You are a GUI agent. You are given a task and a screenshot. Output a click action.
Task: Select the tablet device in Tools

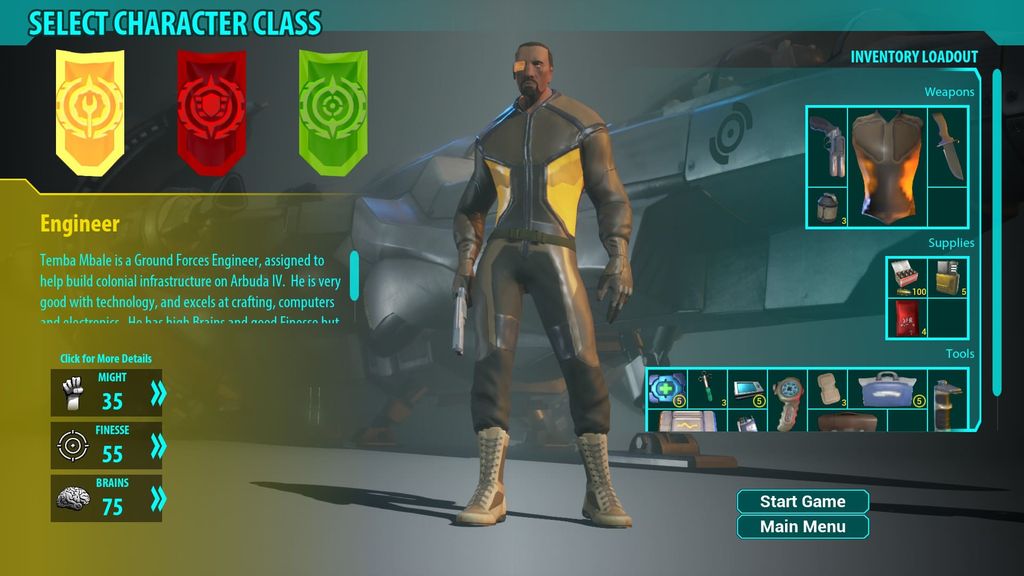pos(747,388)
